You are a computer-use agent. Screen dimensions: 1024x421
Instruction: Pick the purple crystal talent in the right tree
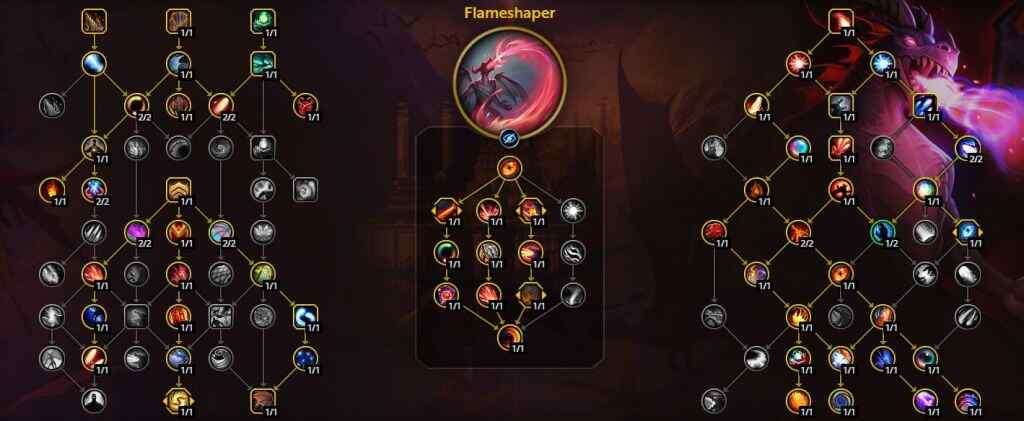click(x=924, y=401)
